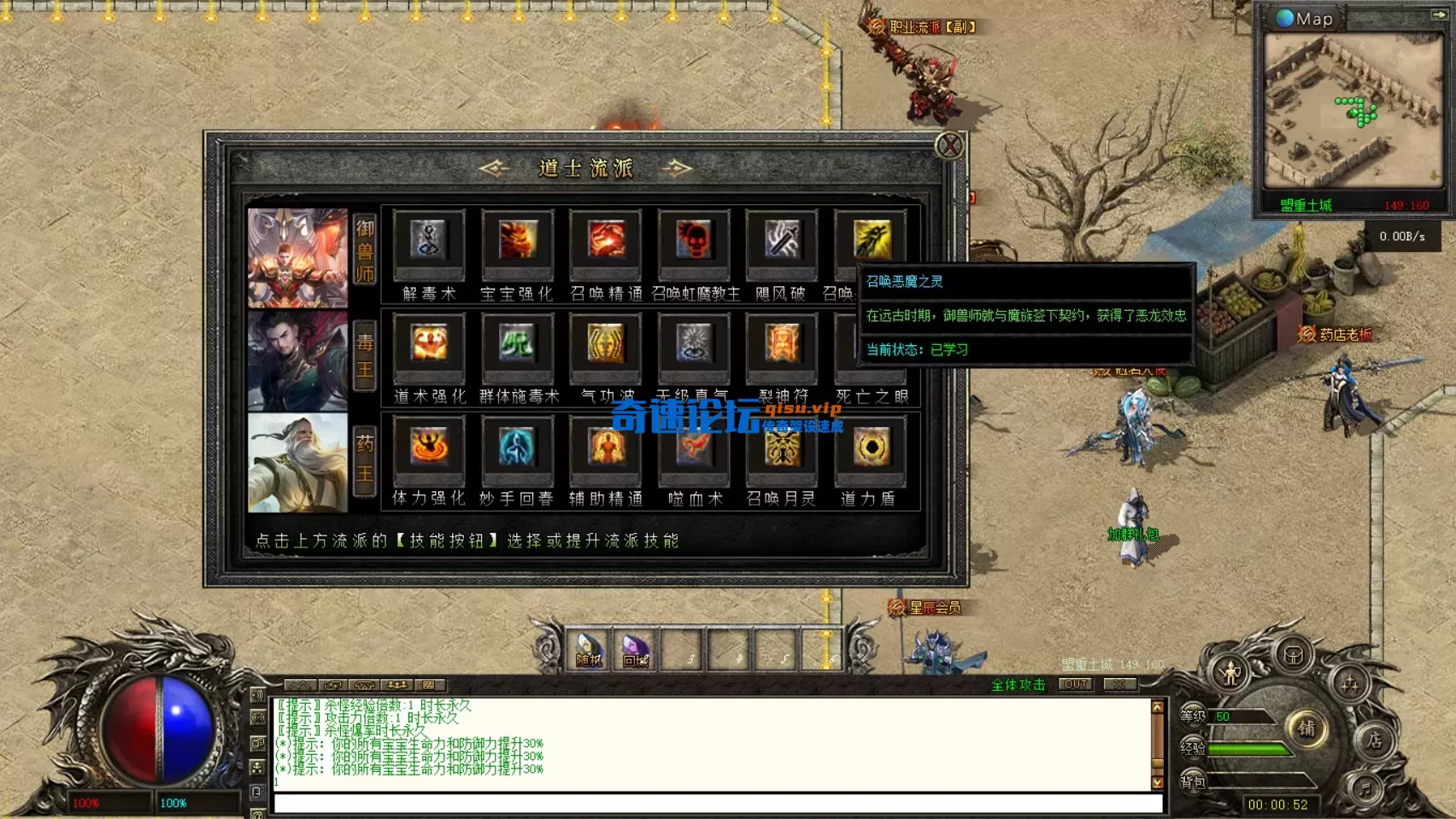The width and height of the screenshot is (1456, 819).
Task: Select the 解毒术 skill icon
Action: click(x=428, y=242)
